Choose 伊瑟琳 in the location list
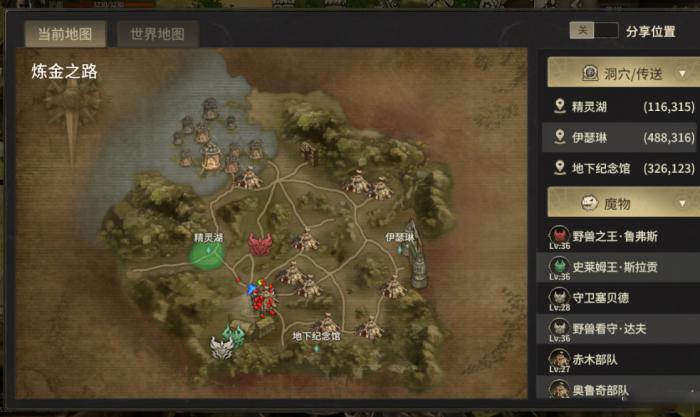The height and width of the screenshot is (417, 700). pos(620,137)
